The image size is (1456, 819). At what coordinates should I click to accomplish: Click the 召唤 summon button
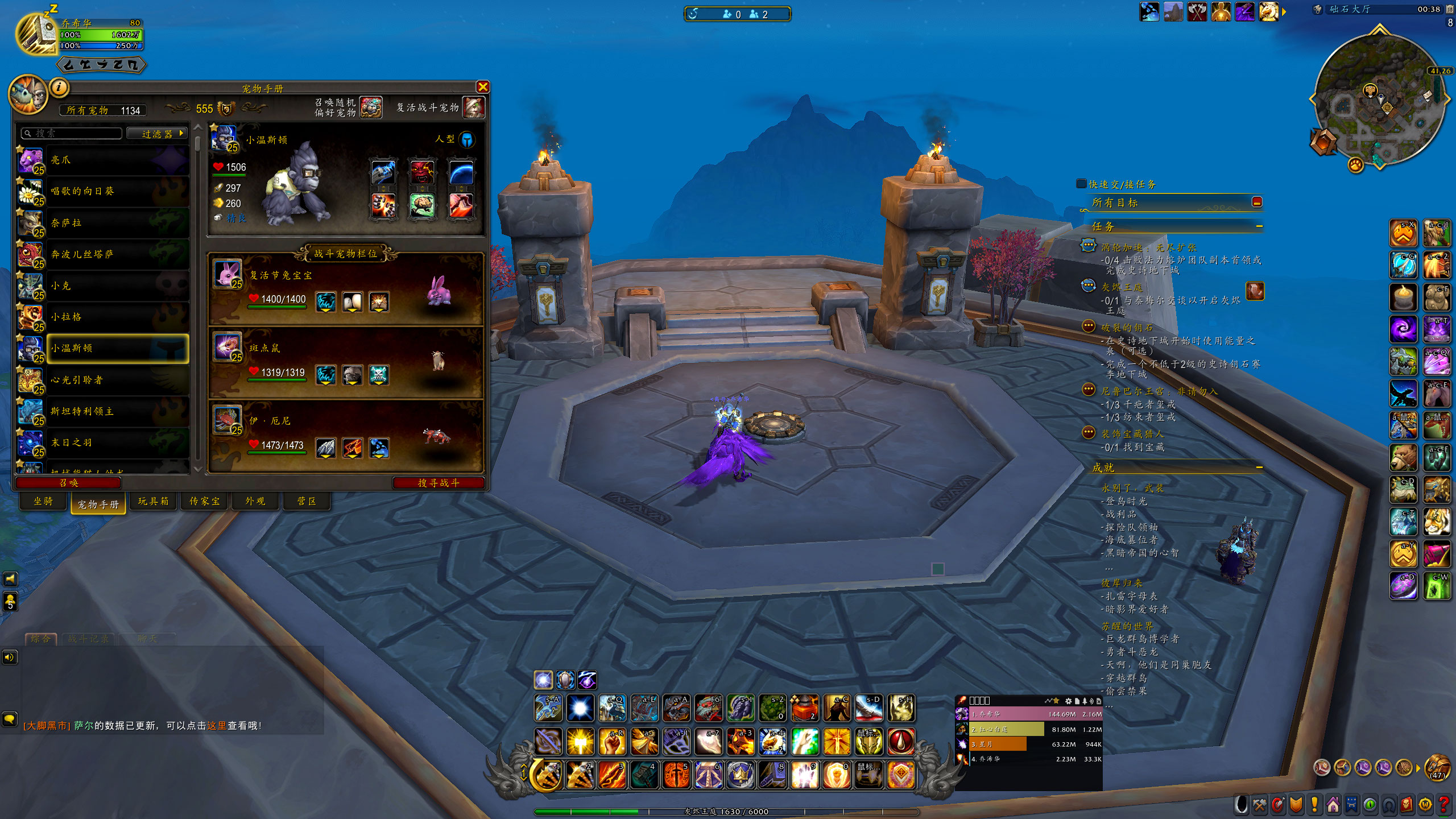68,483
